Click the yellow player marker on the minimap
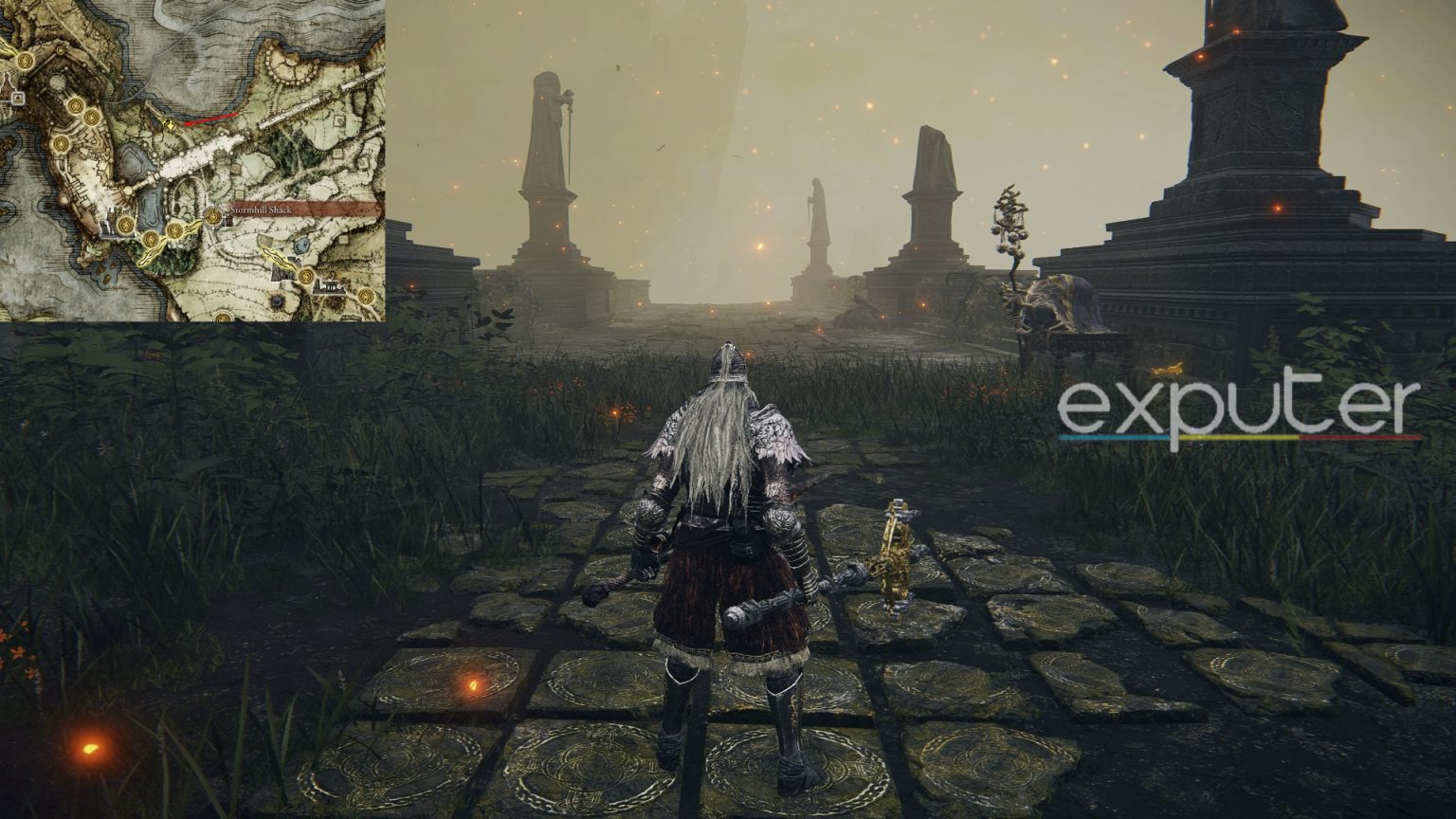The height and width of the screenshot is (819, 1456). 171,126
